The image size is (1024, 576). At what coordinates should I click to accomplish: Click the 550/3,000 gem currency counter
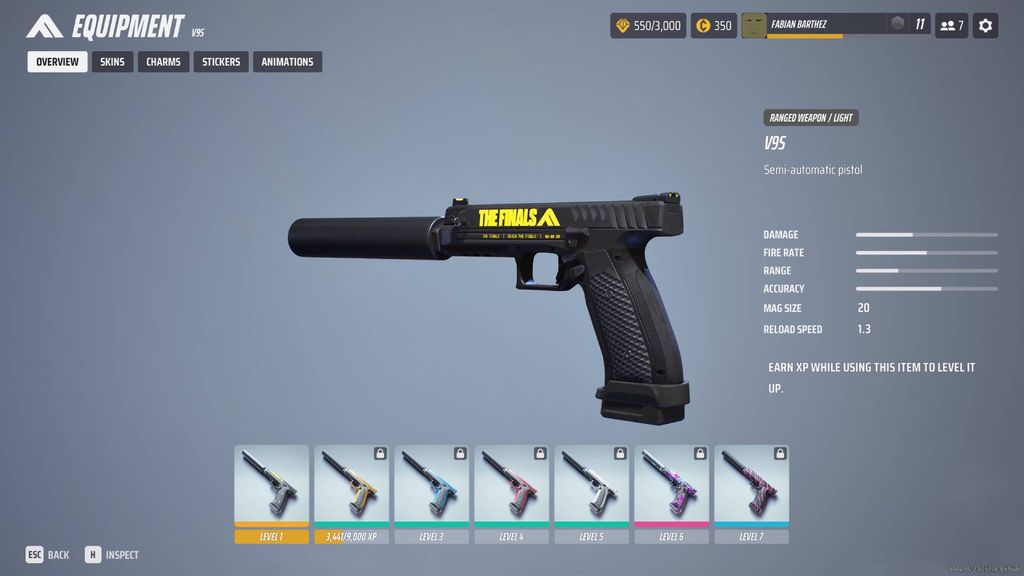coord(648,25)
